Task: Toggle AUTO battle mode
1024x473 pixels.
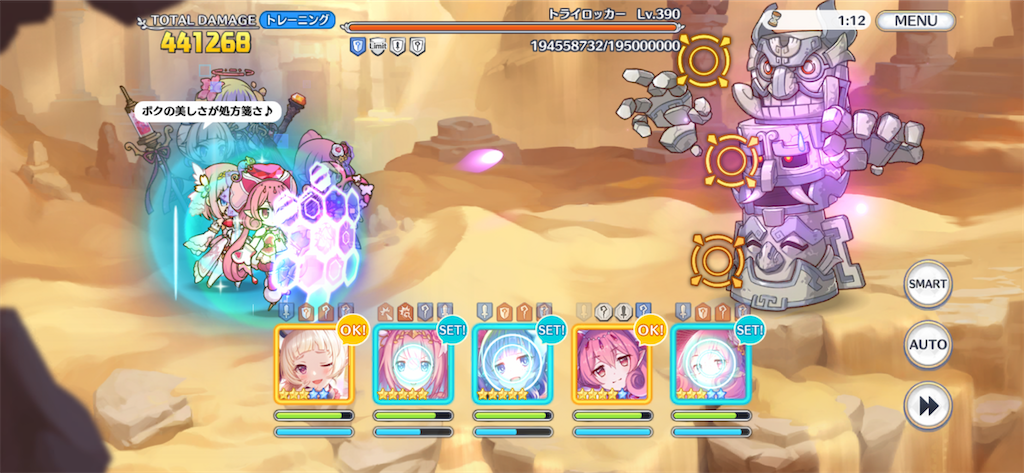Action: 927,345
